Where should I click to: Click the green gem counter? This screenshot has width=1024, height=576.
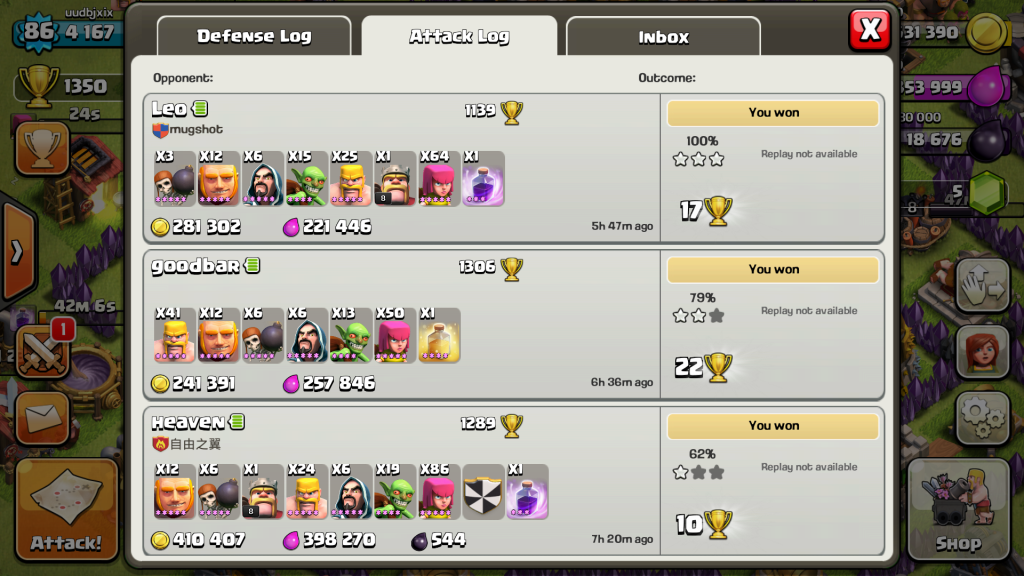click(986, 189)
